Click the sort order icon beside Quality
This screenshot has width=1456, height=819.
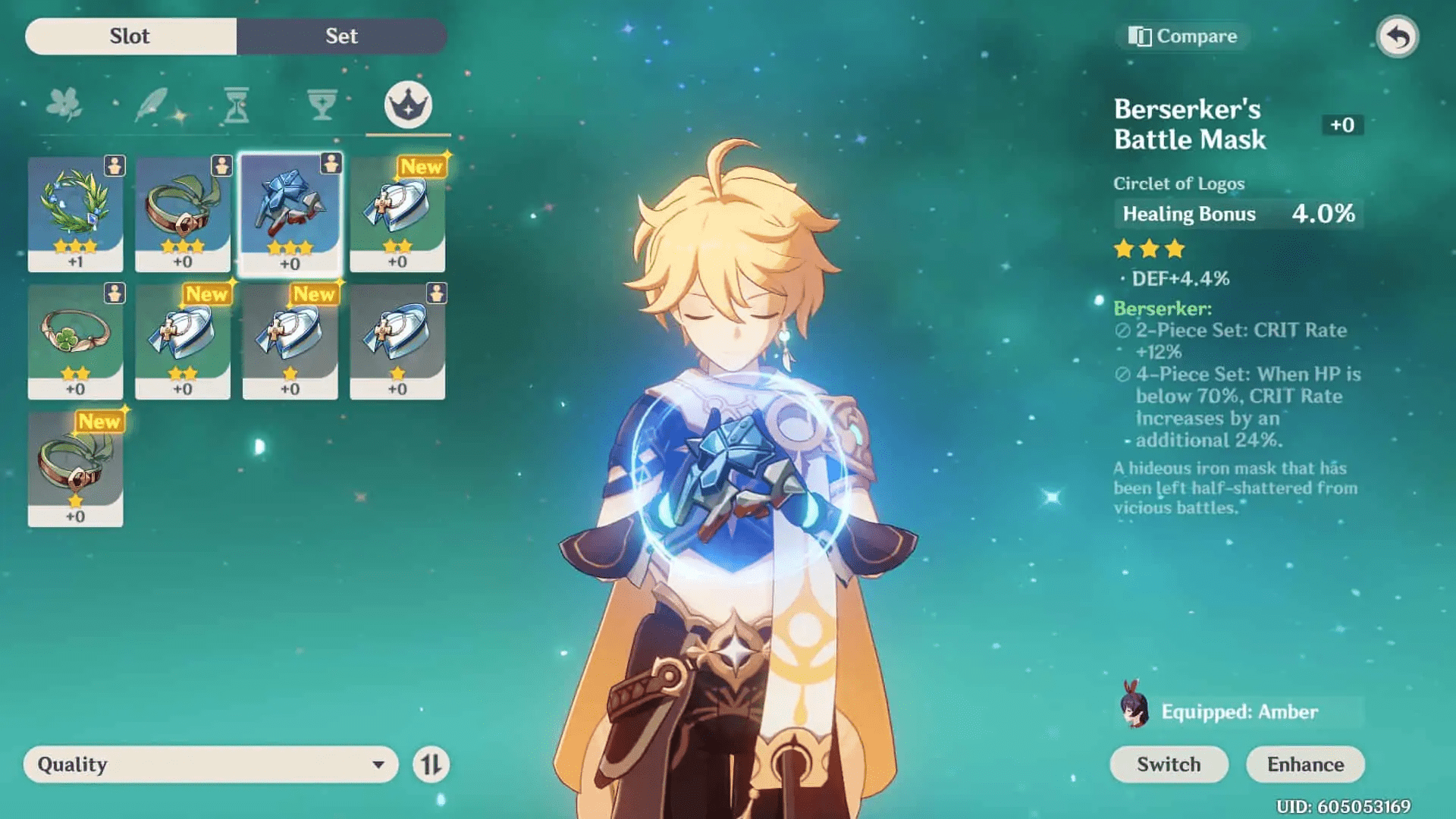tap(431, 764)
